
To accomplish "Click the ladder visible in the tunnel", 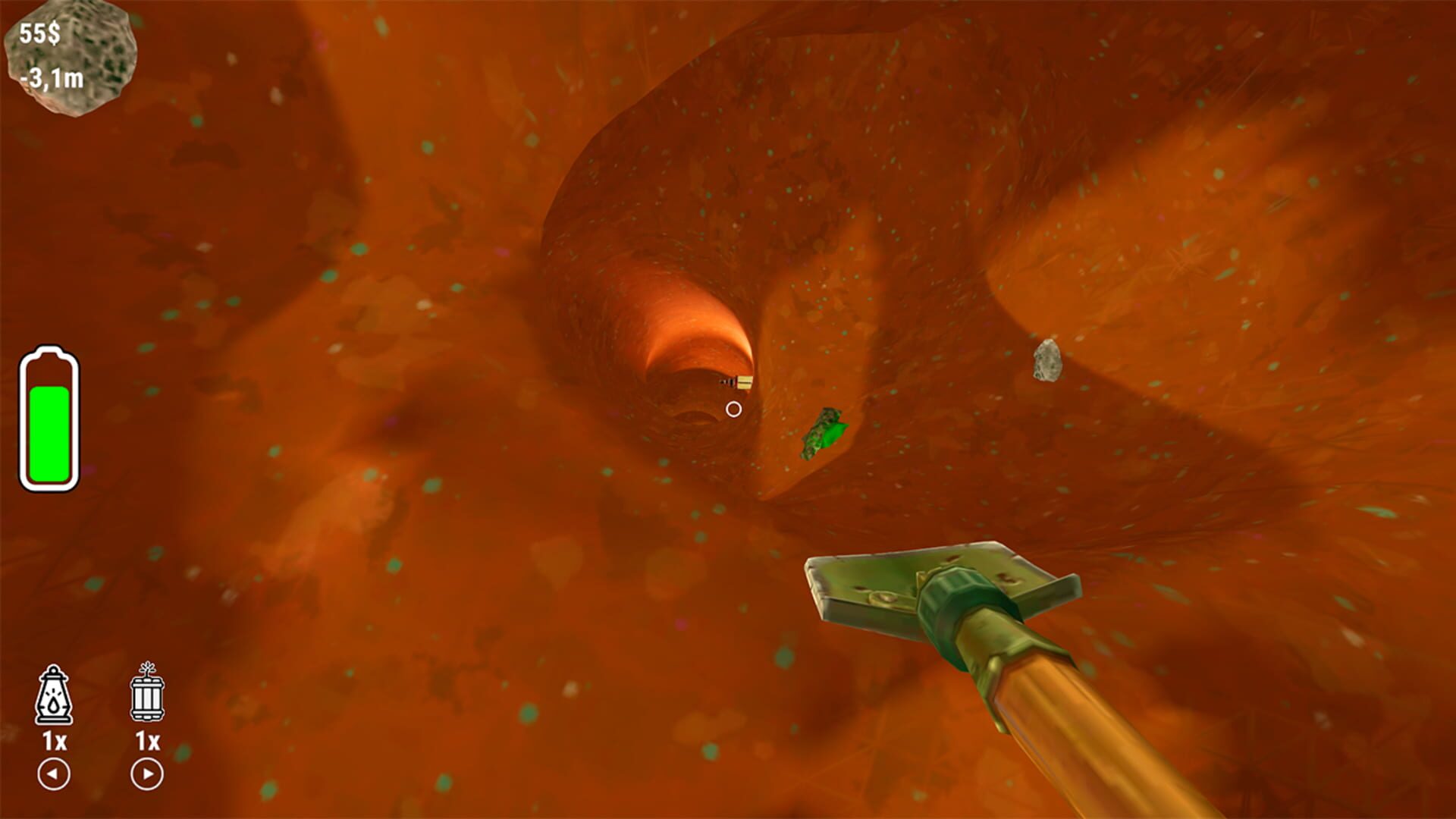I will (x=739, y=381).
